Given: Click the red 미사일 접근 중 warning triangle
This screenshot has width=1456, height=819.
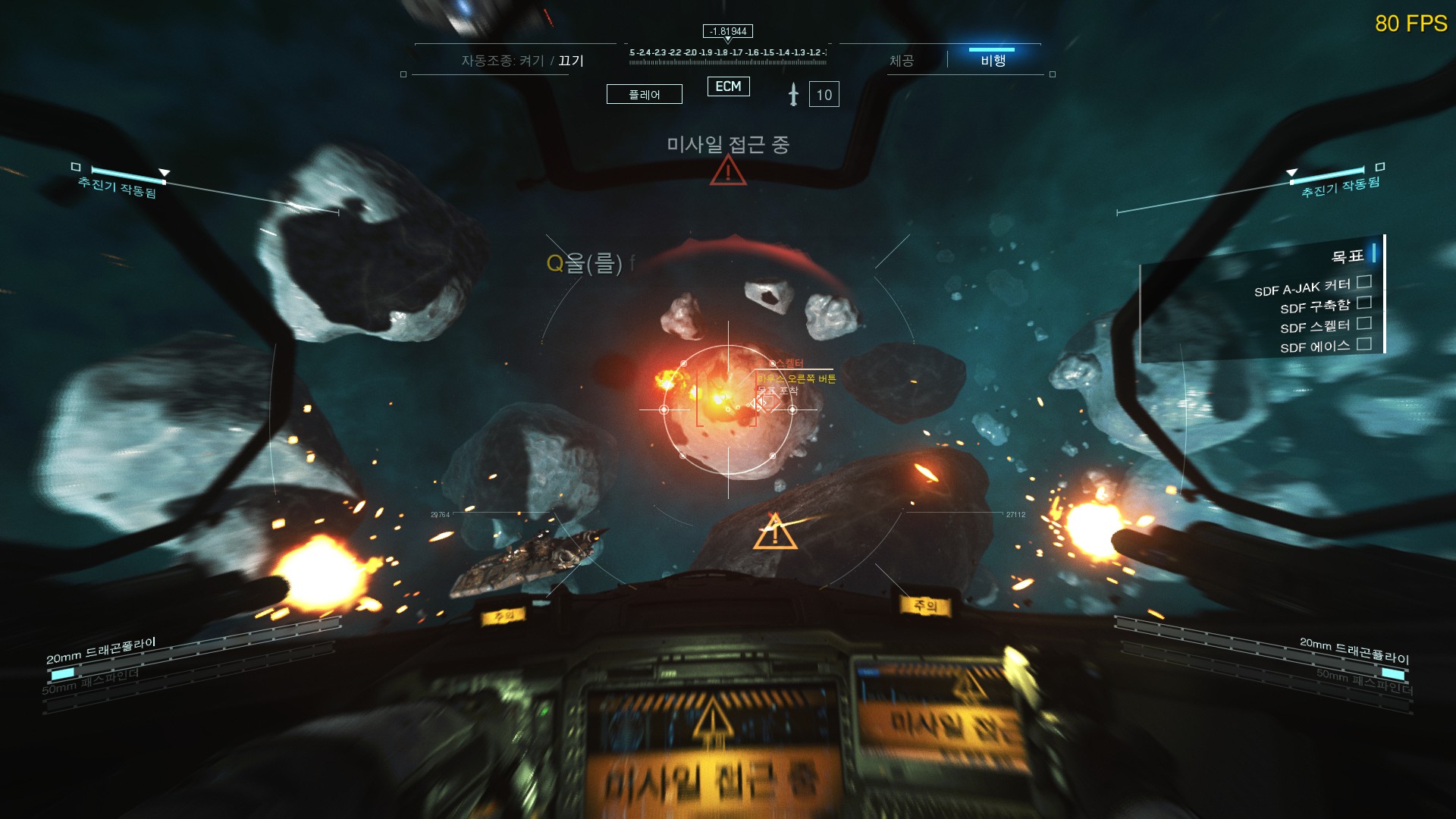Looking at the screenshot, I should (728, 171).
